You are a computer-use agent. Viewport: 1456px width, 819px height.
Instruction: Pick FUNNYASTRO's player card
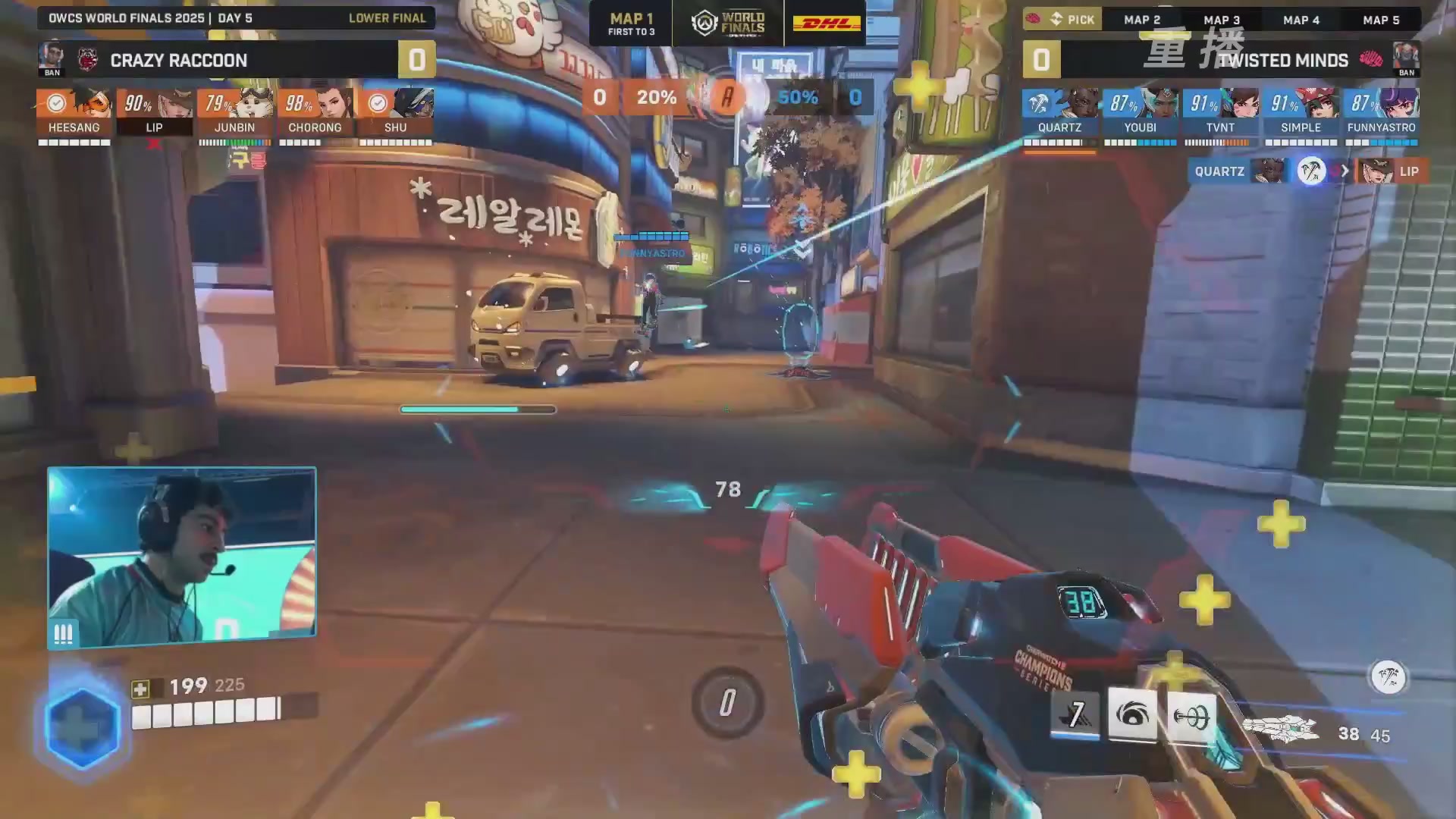pyautogui.click(x=1382, y=112)
